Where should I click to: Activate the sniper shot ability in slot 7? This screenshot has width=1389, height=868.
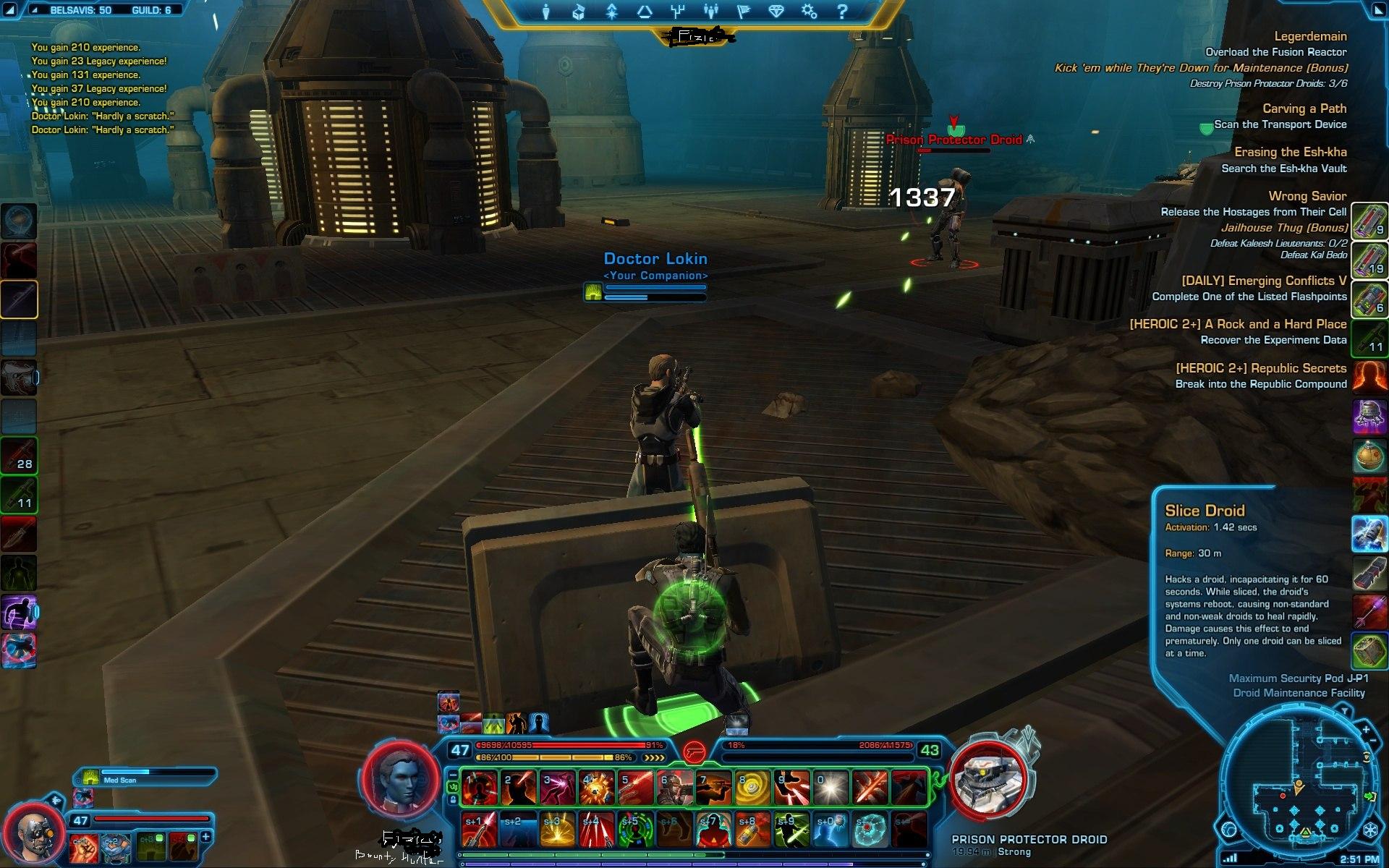point(714,788)
